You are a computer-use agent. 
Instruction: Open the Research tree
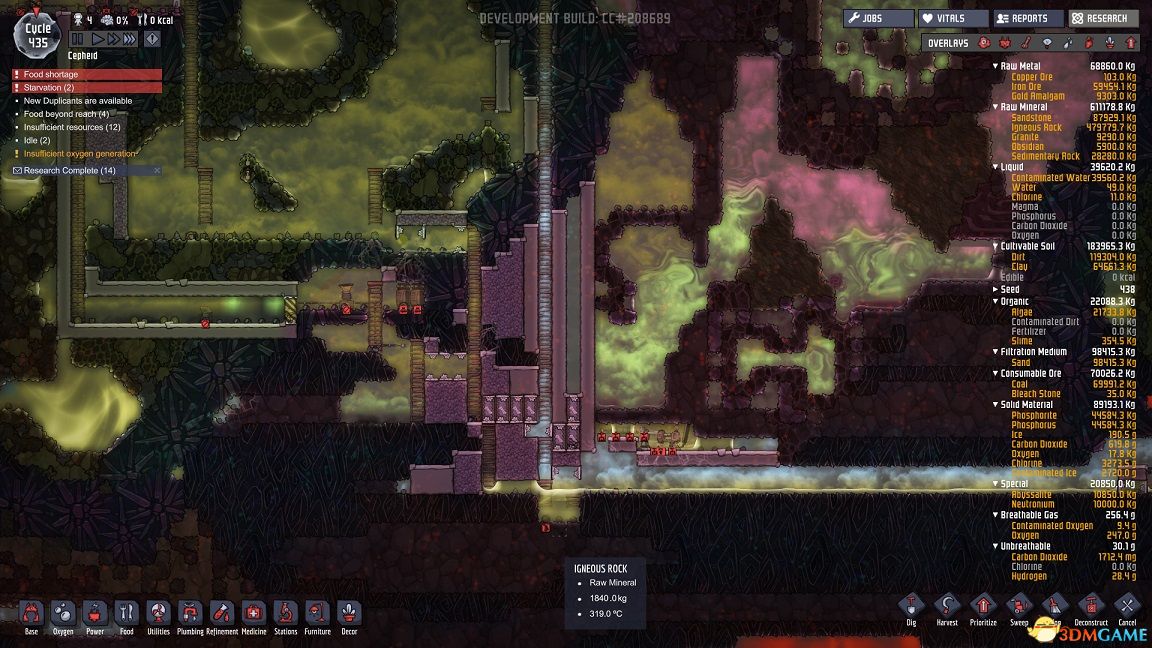[x=1103, y=18]
